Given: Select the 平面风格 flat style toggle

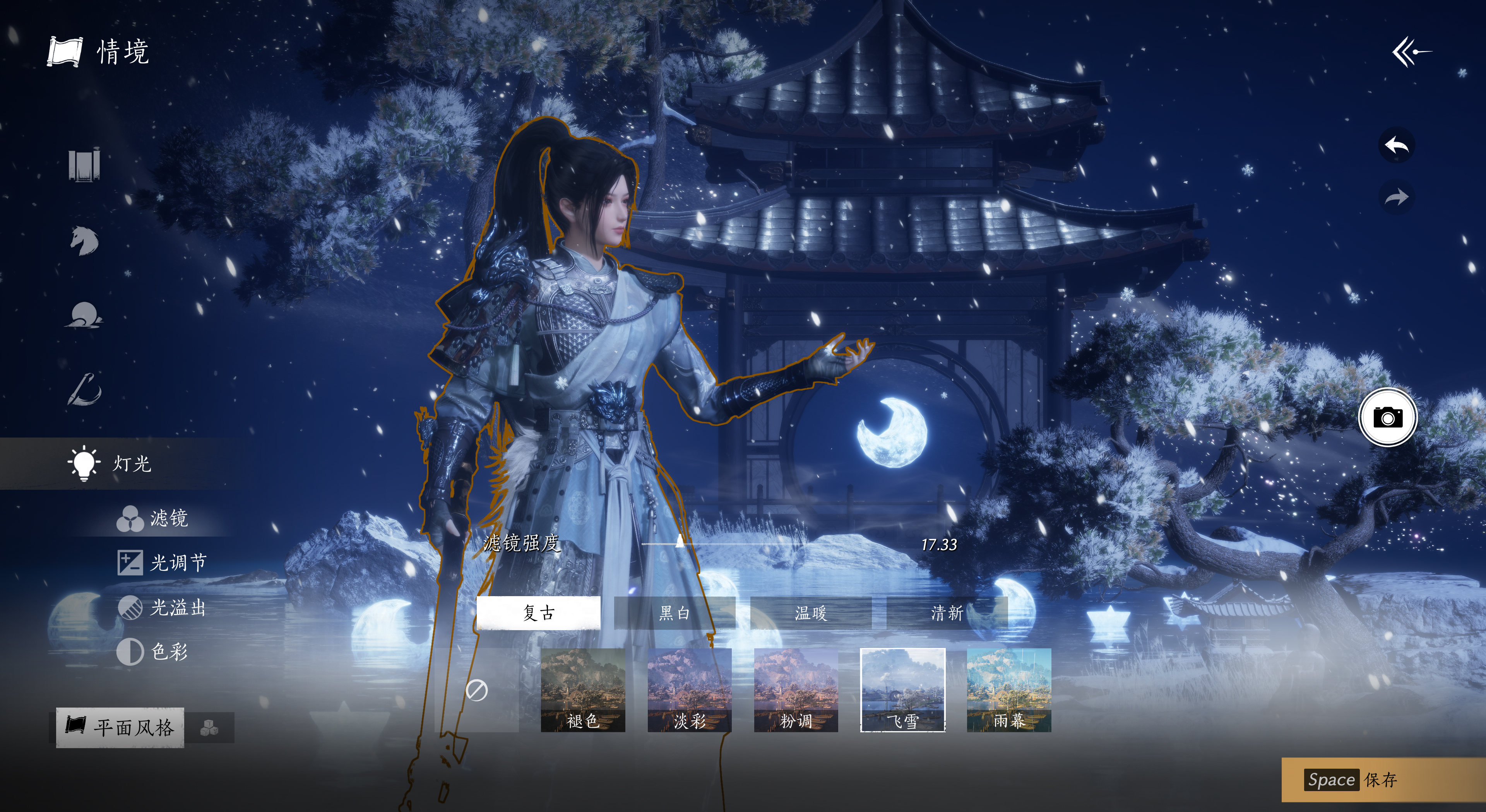Looking at the screenshot, I should click(x=120, y=727).
